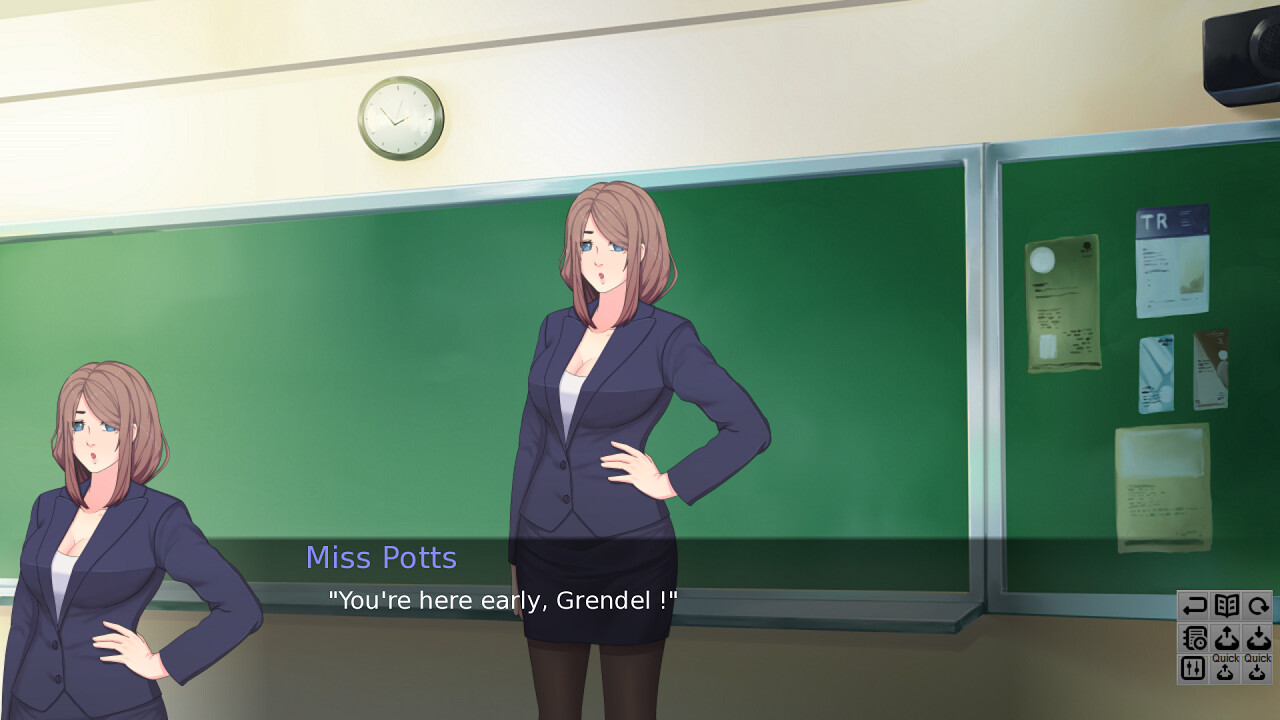The width and height of the screenshot is (1280, 720).
Task: Click the rollback arrow icon
Action: (1193, 605)
